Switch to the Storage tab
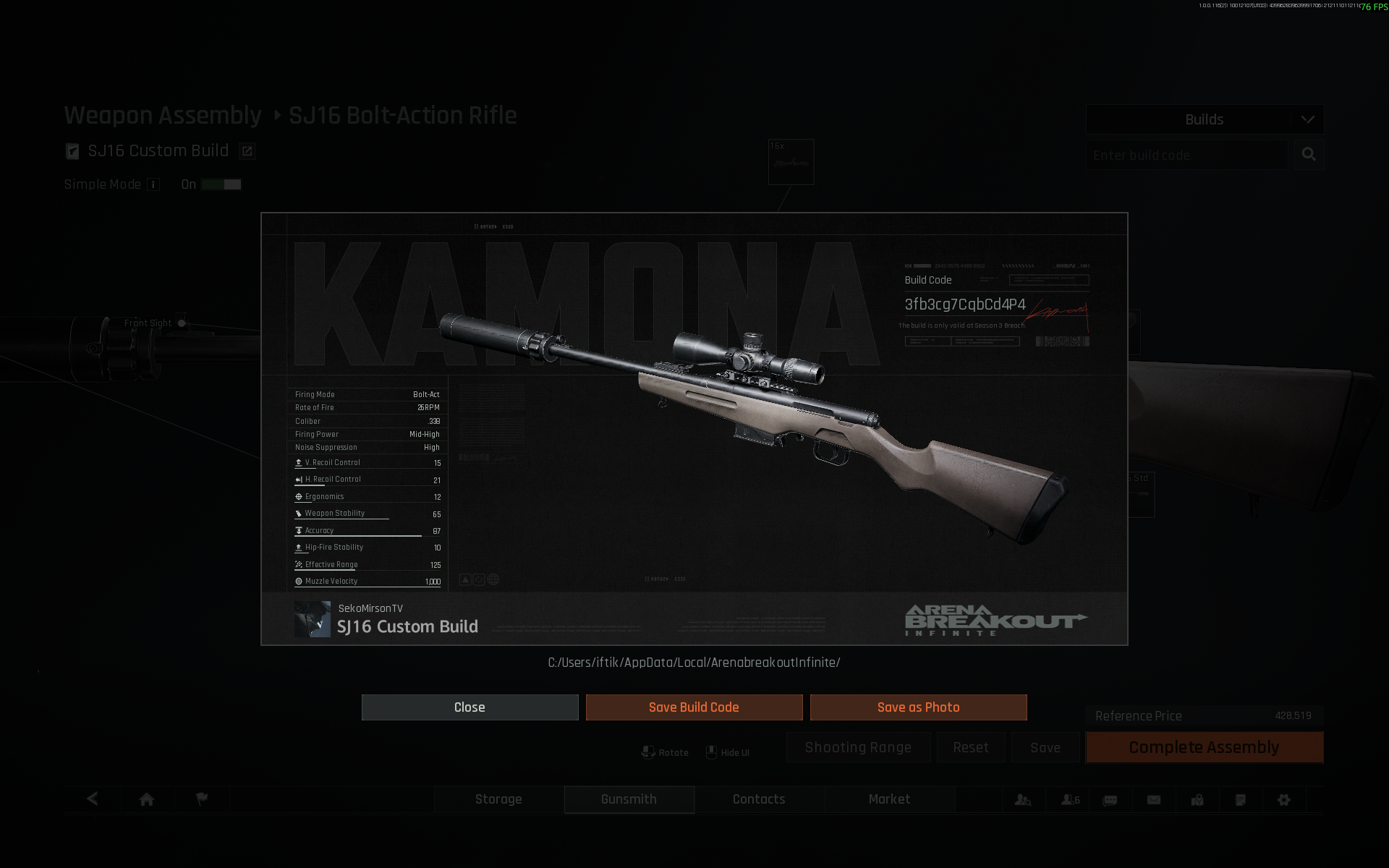 point(498,799)
